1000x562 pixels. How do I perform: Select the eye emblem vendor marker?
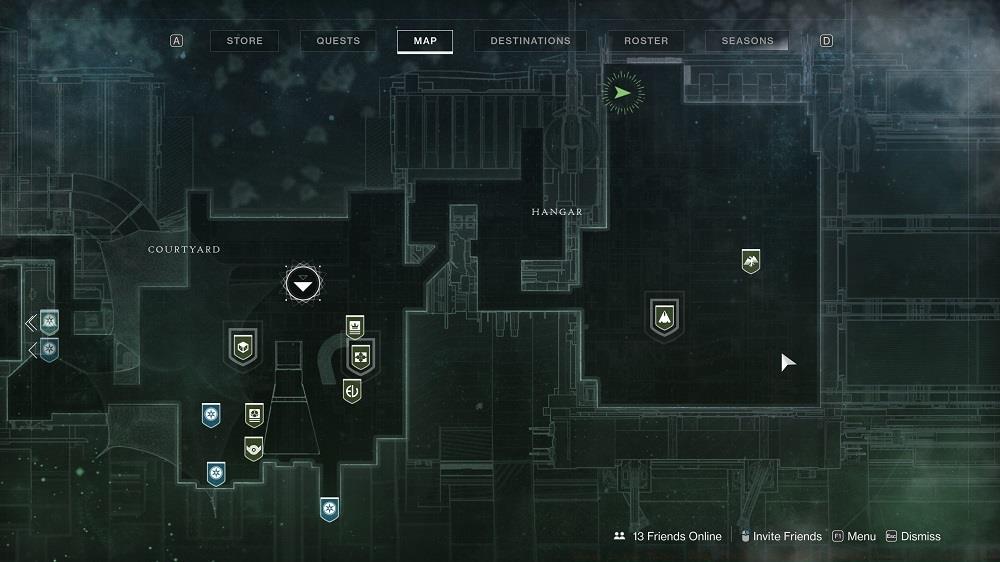(254, 448)
